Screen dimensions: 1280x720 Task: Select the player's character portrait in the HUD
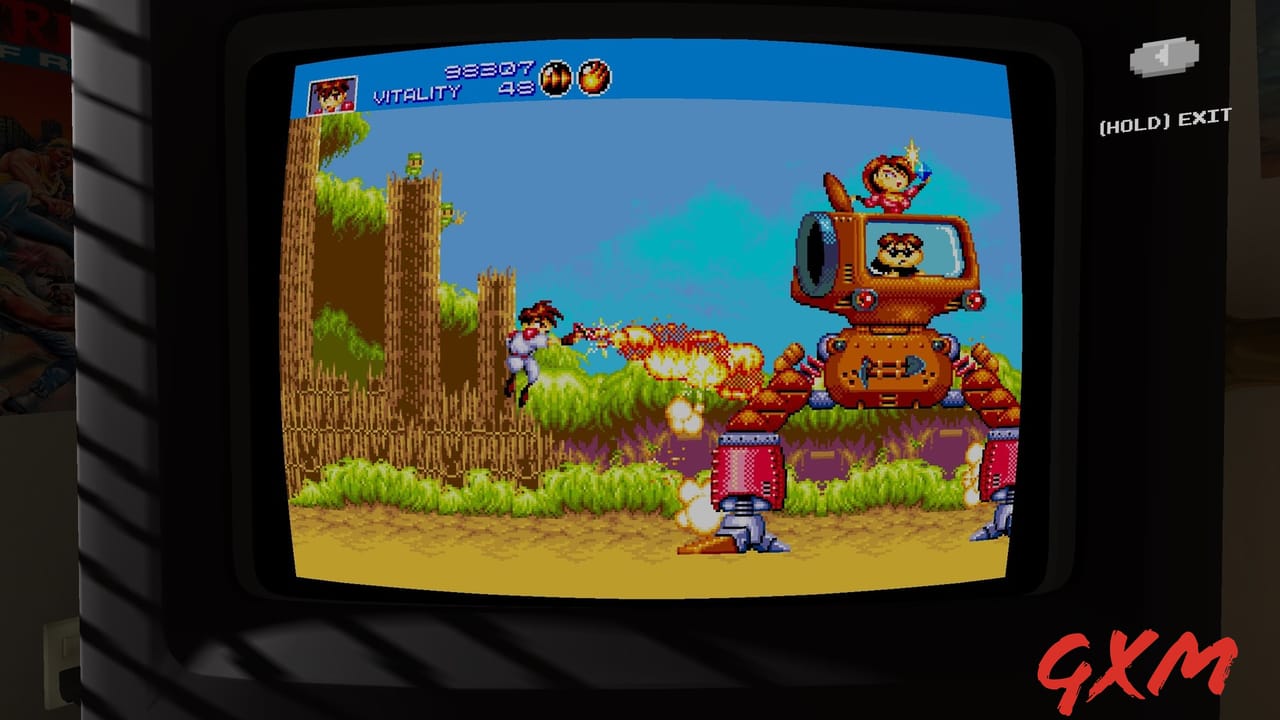[332, 94]
